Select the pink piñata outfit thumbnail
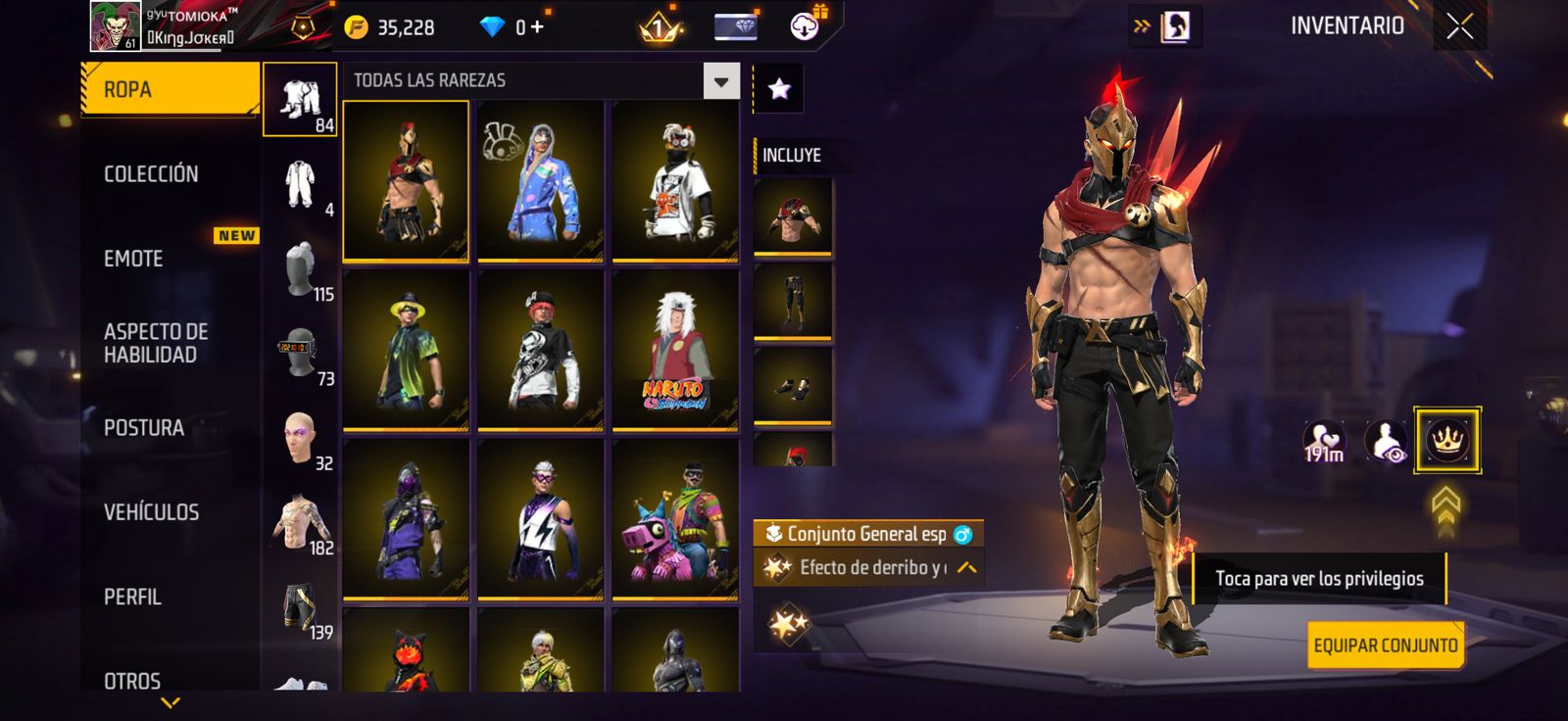Image resolution: width=1568 pixels, height=721 pixels. tap(675, 519)
